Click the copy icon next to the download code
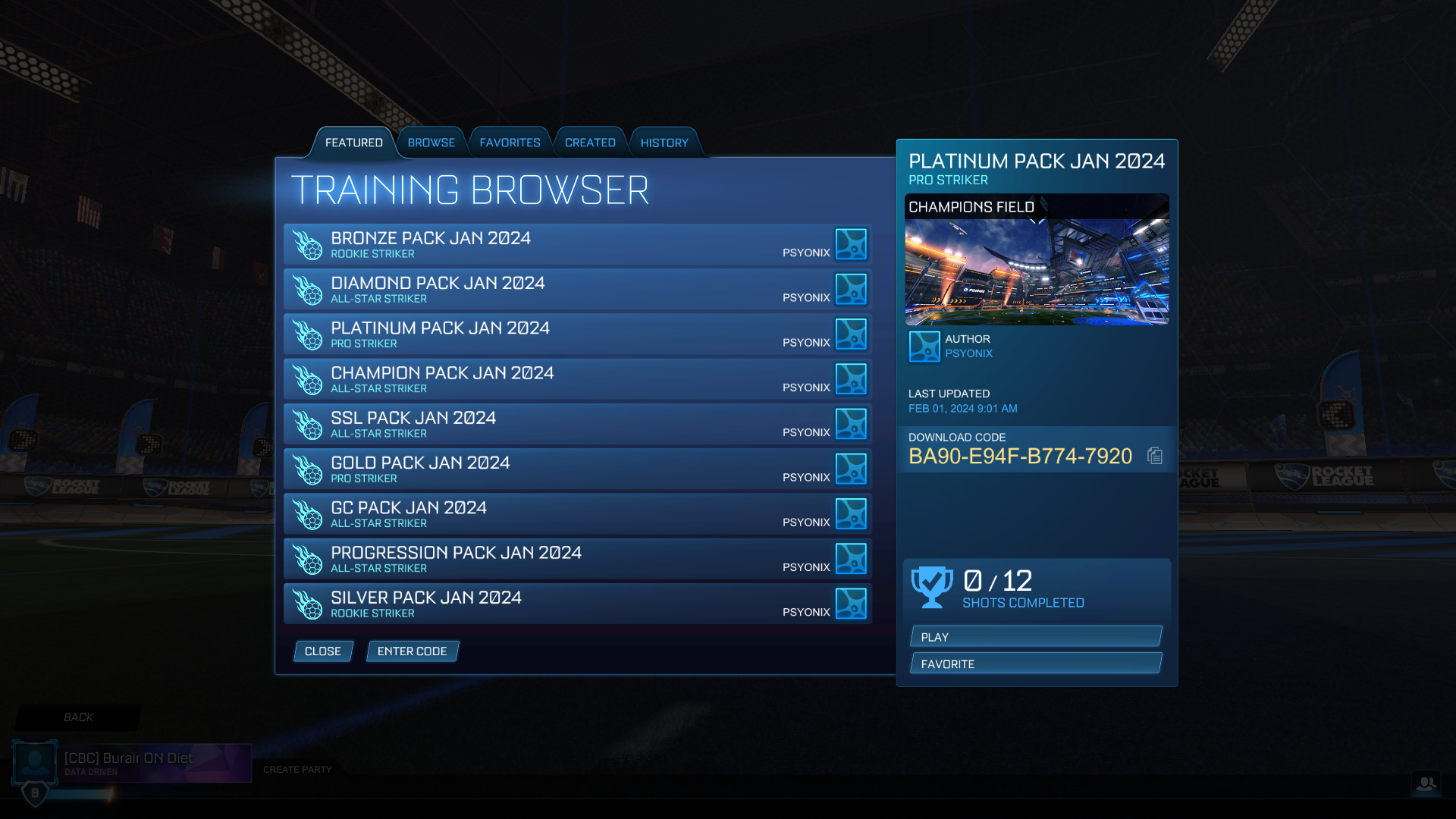Screen dimensions: 1456x819 [1153, 456]
